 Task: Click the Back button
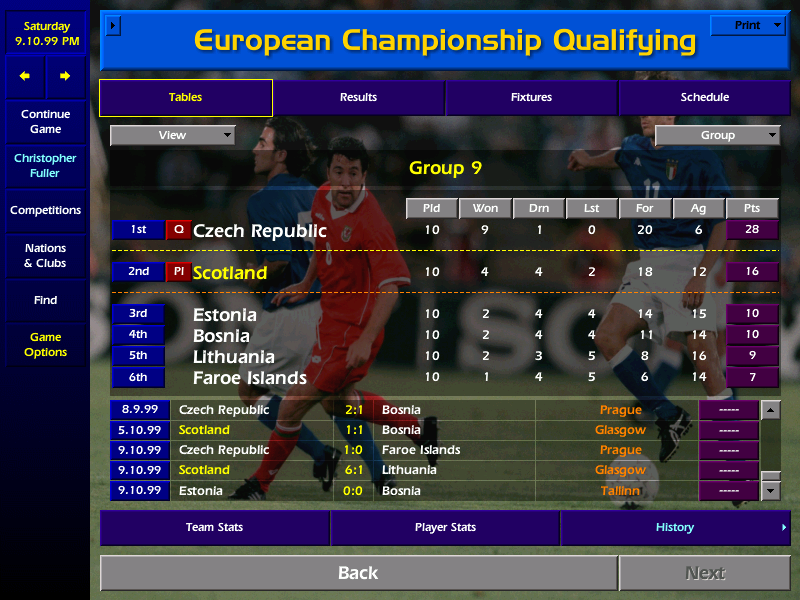pyautogui.click(x=358, y=573)
